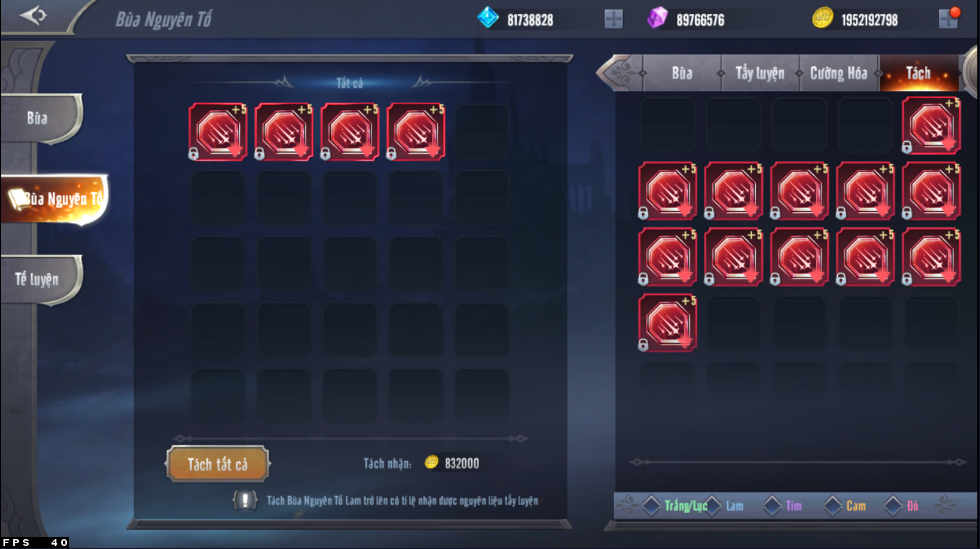Add blue diamonds with the plus button
980x549 pixels.
coord(613,19)
